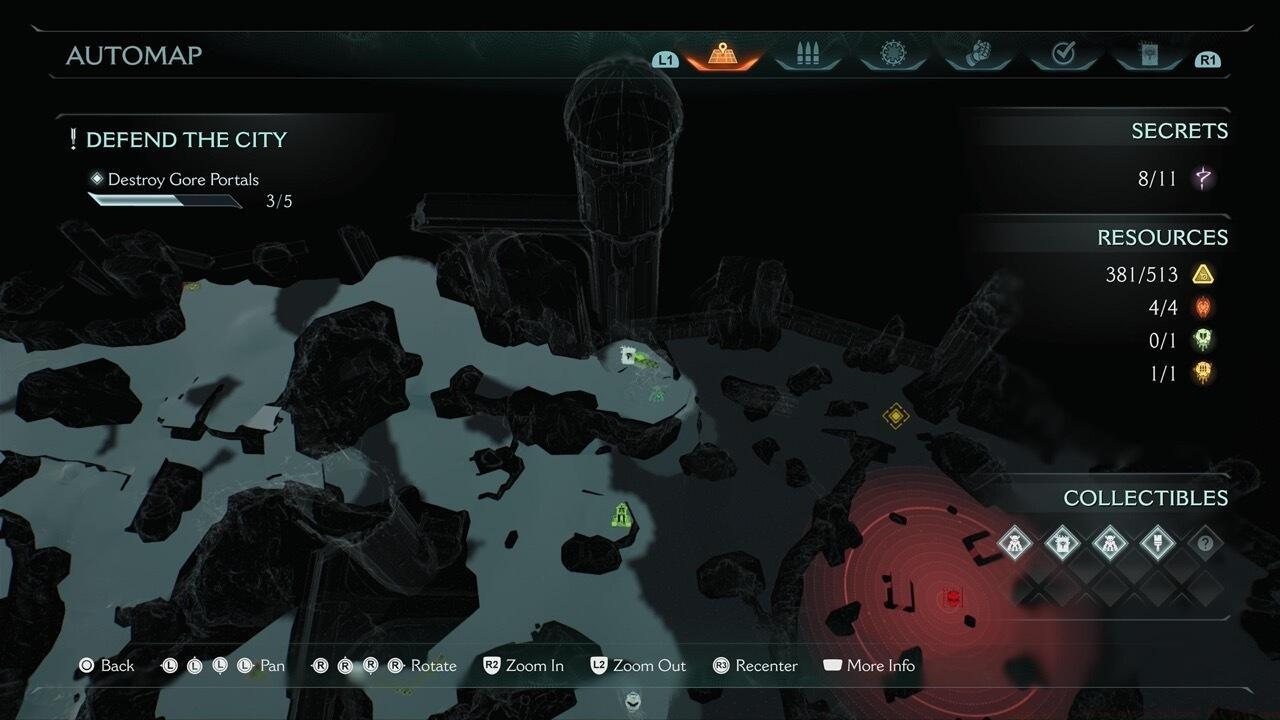Select the yellow diamond objective marker on map
This screenshot has height=720, width=1280.
click(896, 415)
